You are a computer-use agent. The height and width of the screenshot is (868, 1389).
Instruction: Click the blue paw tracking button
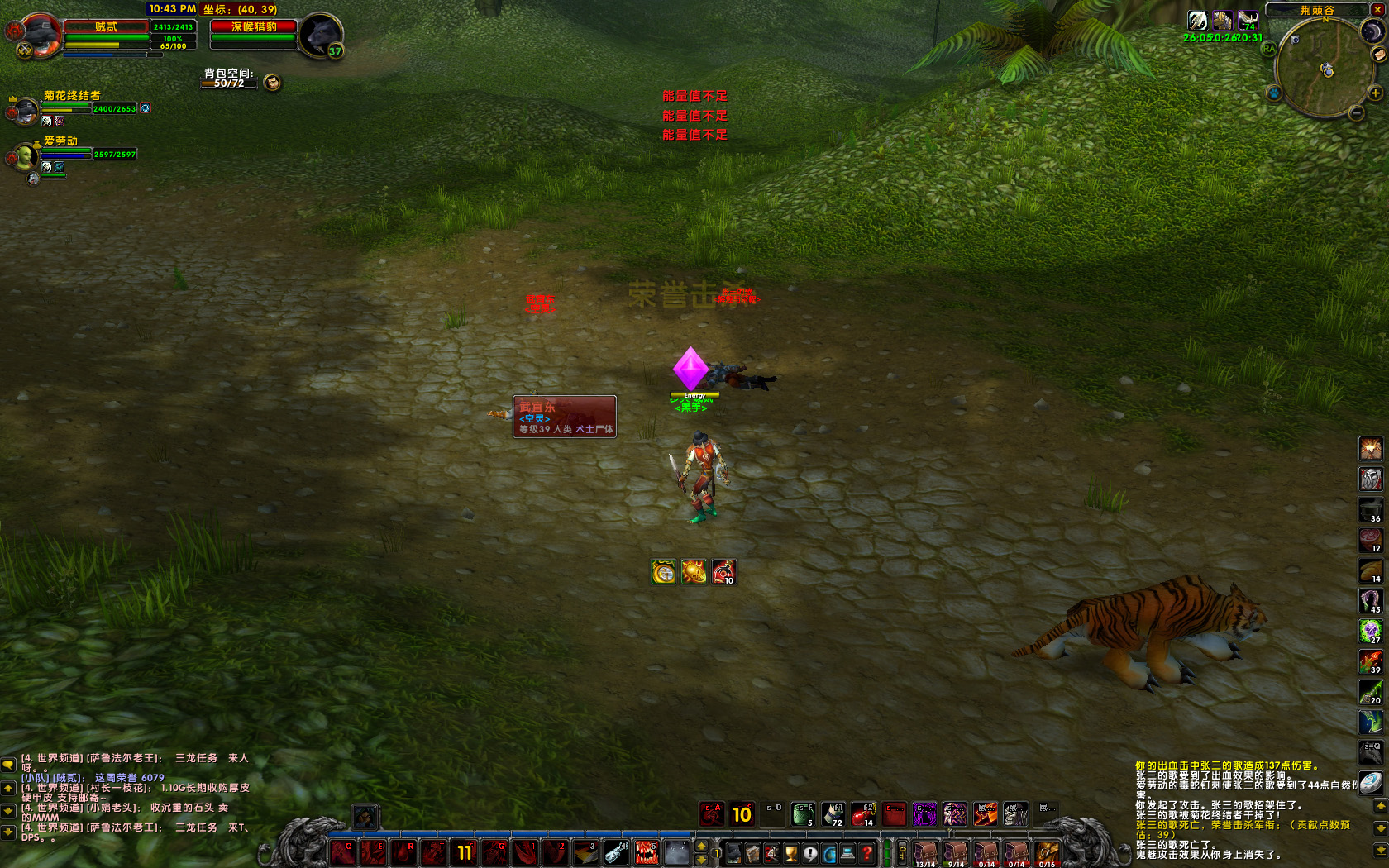coord(1274,93)
